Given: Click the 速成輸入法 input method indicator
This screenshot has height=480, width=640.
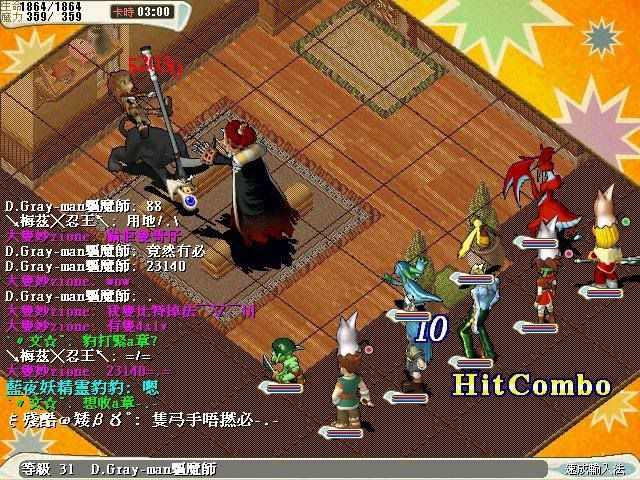Looking at the screenshot, I should click(596, 468).
